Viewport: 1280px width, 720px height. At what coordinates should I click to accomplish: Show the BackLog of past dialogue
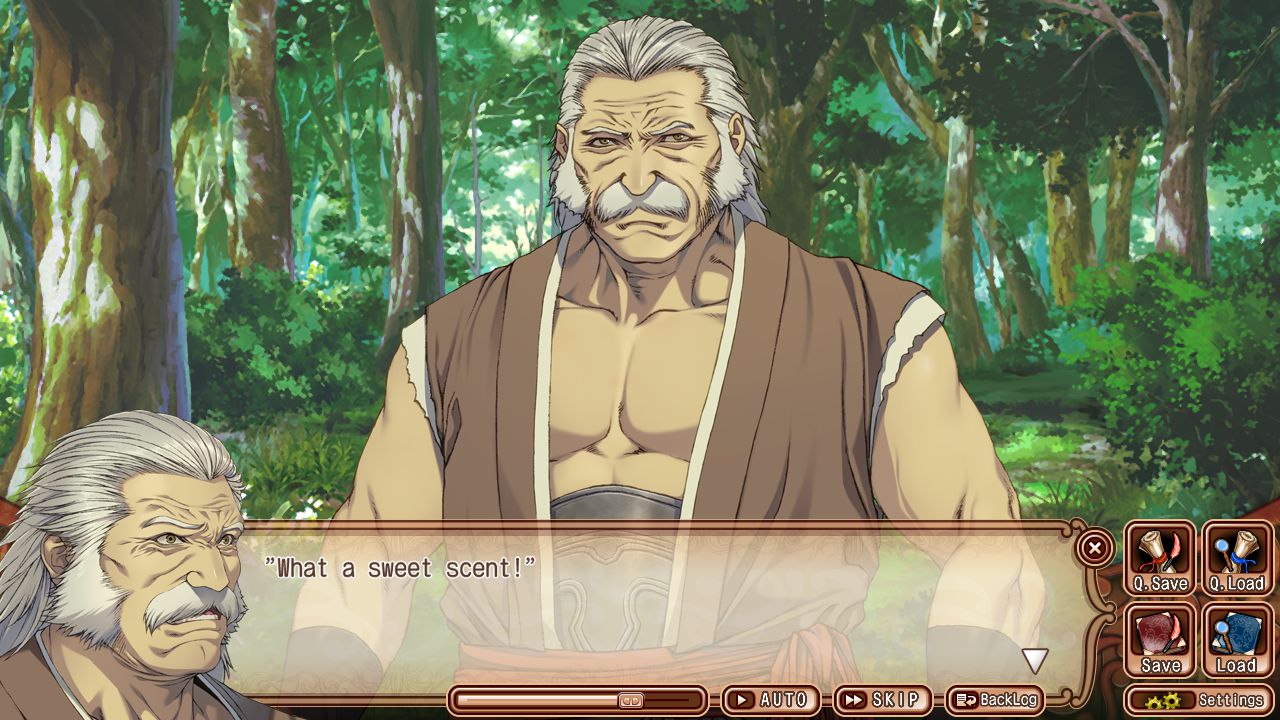995,700
